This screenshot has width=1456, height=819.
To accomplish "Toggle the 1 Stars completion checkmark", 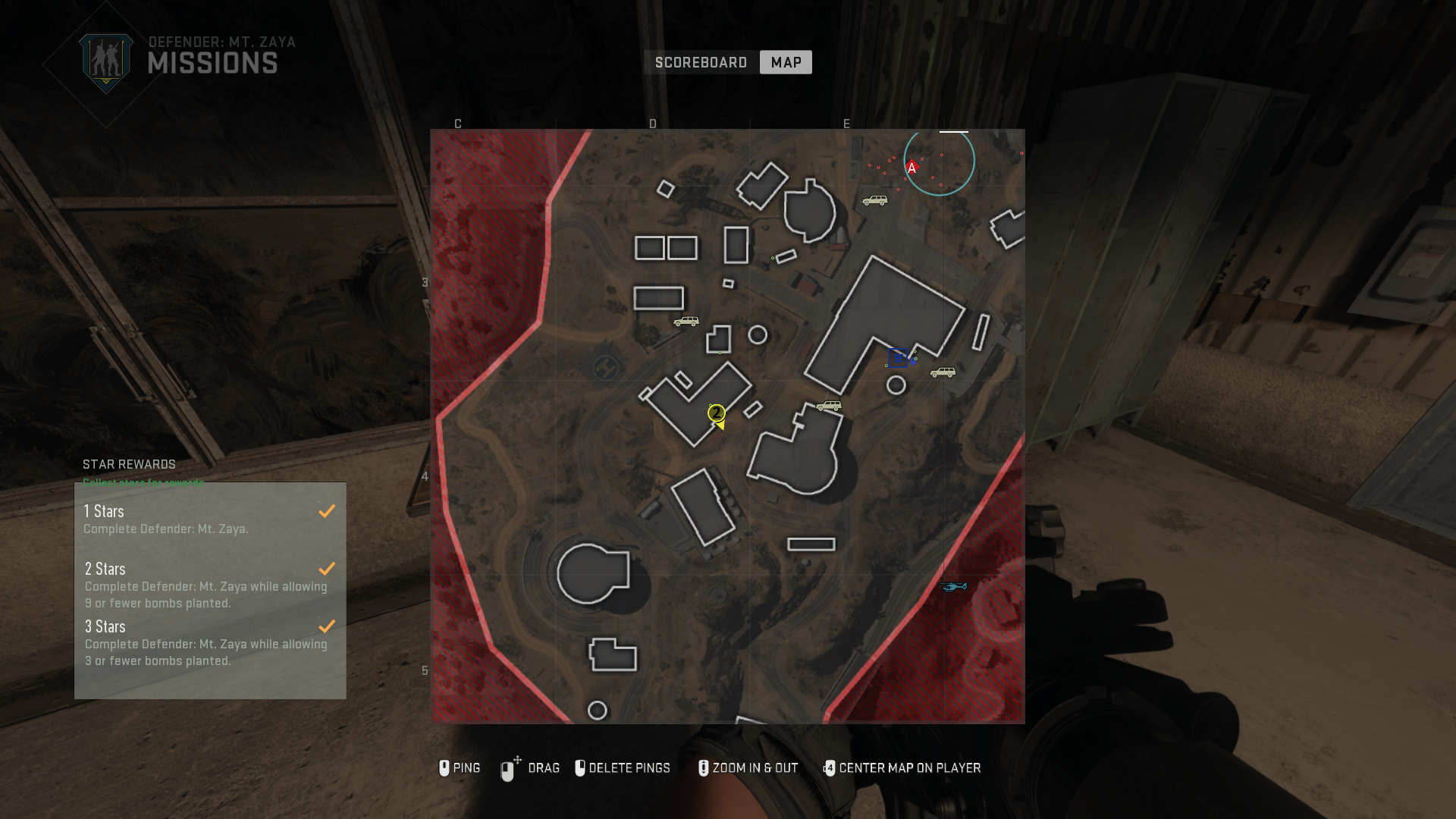I will tap(327, 510).
